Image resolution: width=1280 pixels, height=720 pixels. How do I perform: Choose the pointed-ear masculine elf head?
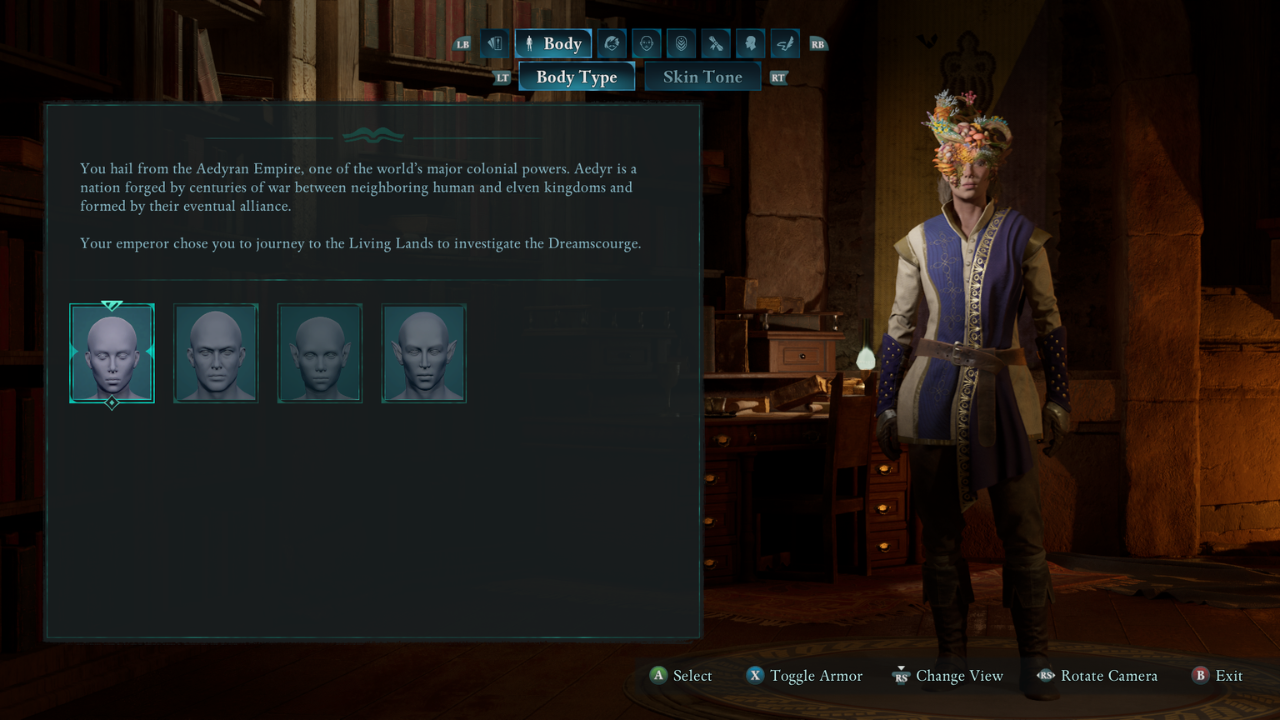click(424, 353)
